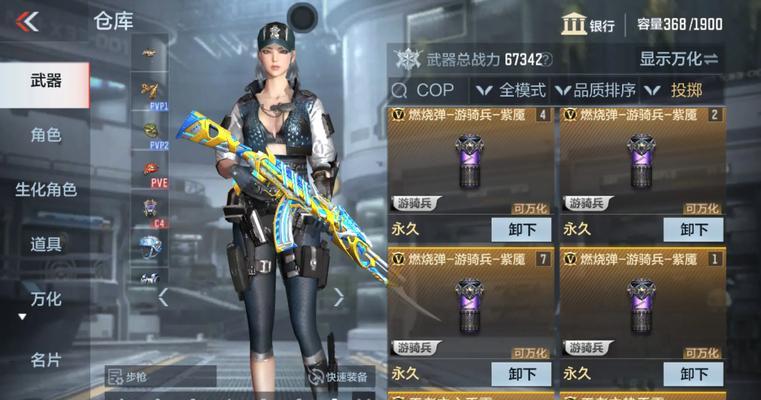Open the 全模式 mode filter dropdown
Viewport: 761px width, 400px height.
507,90
